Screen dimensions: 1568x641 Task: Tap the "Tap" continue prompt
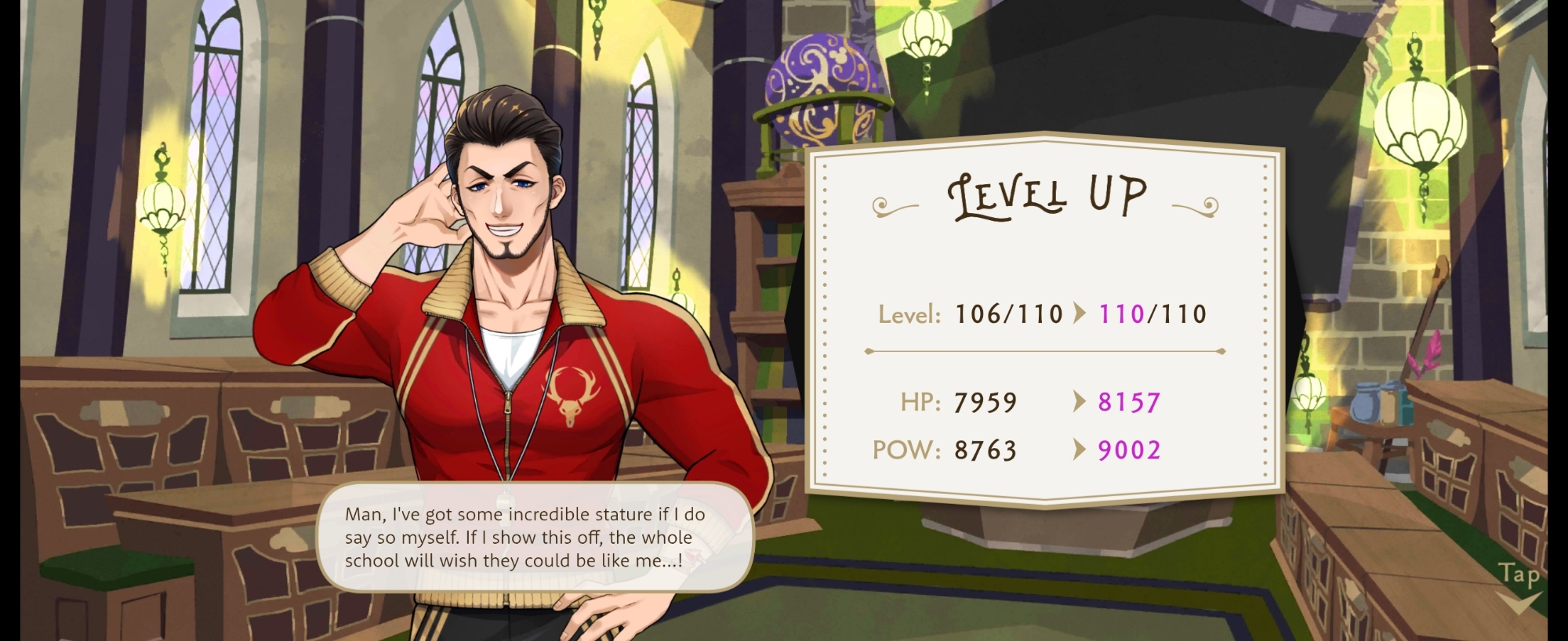pyautogui.click(x=1519, y=584)
